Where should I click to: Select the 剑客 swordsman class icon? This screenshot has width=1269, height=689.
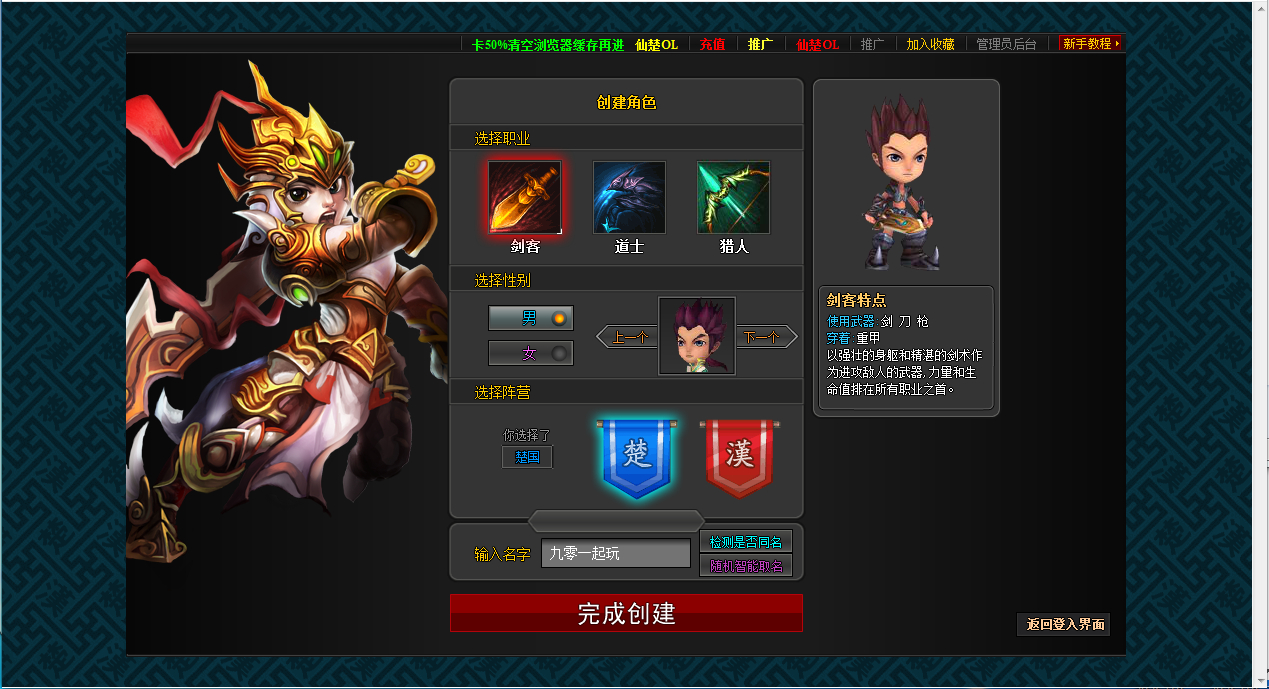[525, 197]
